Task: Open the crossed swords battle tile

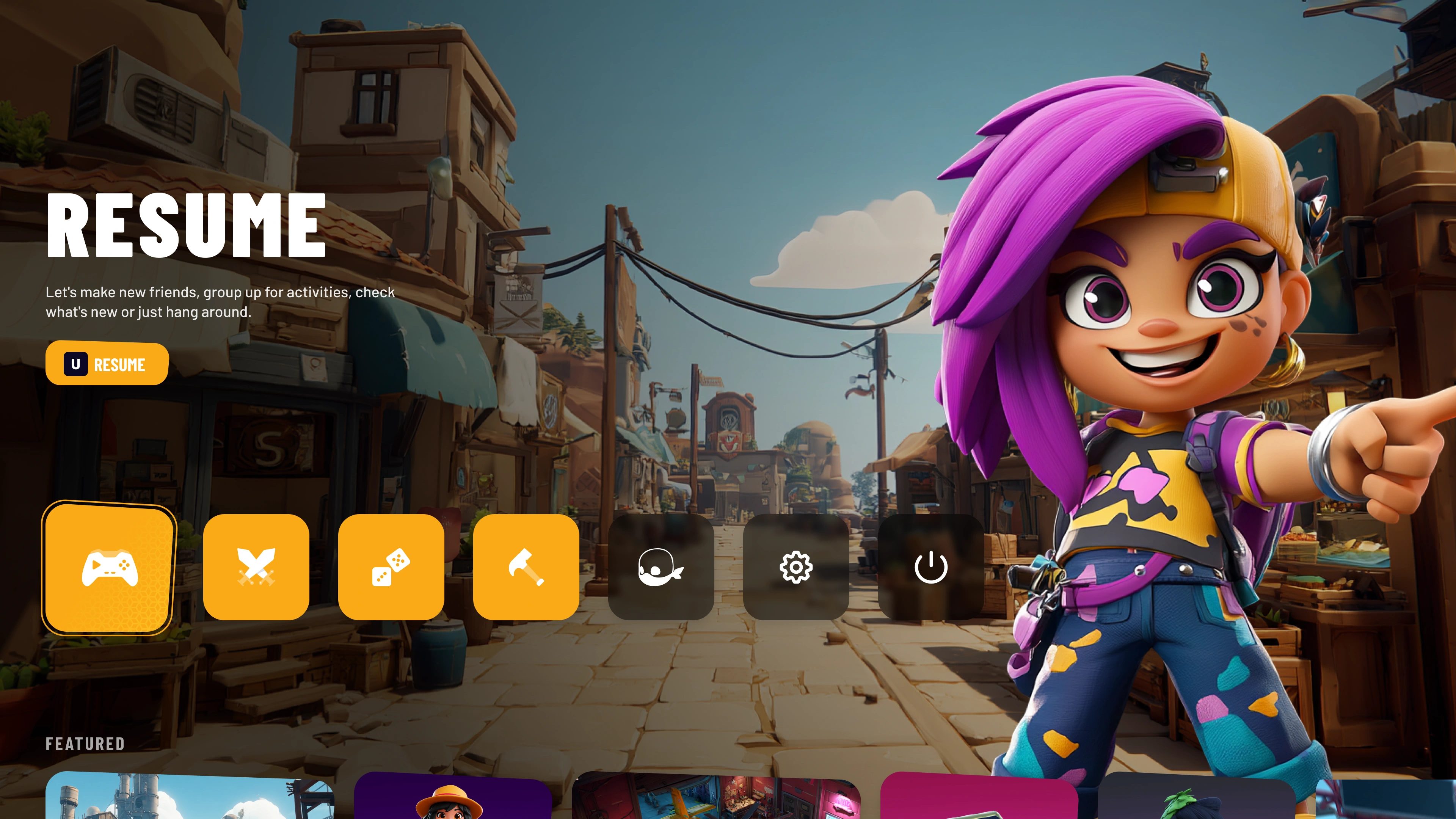Action: (x=256, y=567)
